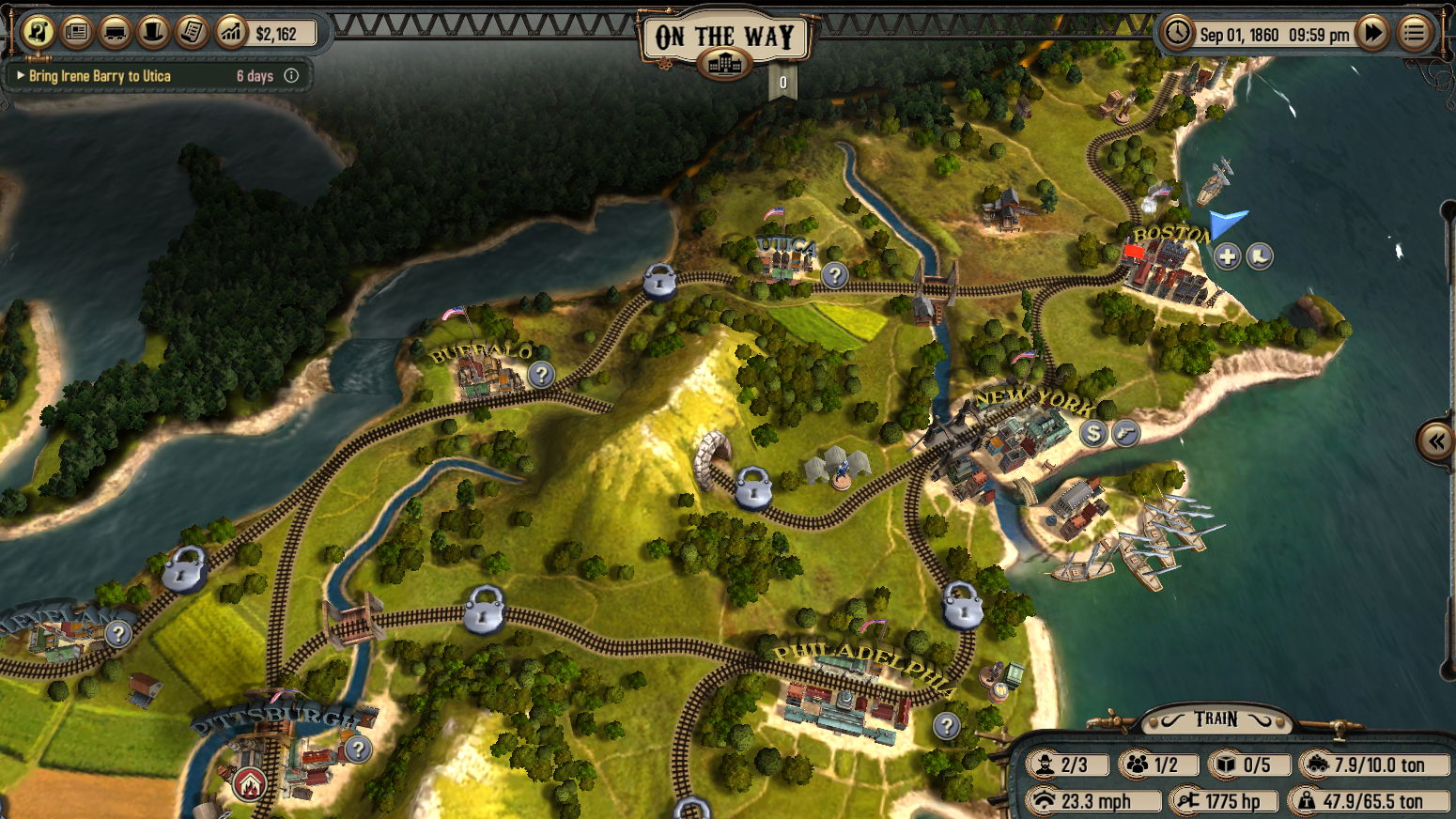Show the finances growth chart
The width and height of the screenshot is (1456, 819).
point(230,33)
